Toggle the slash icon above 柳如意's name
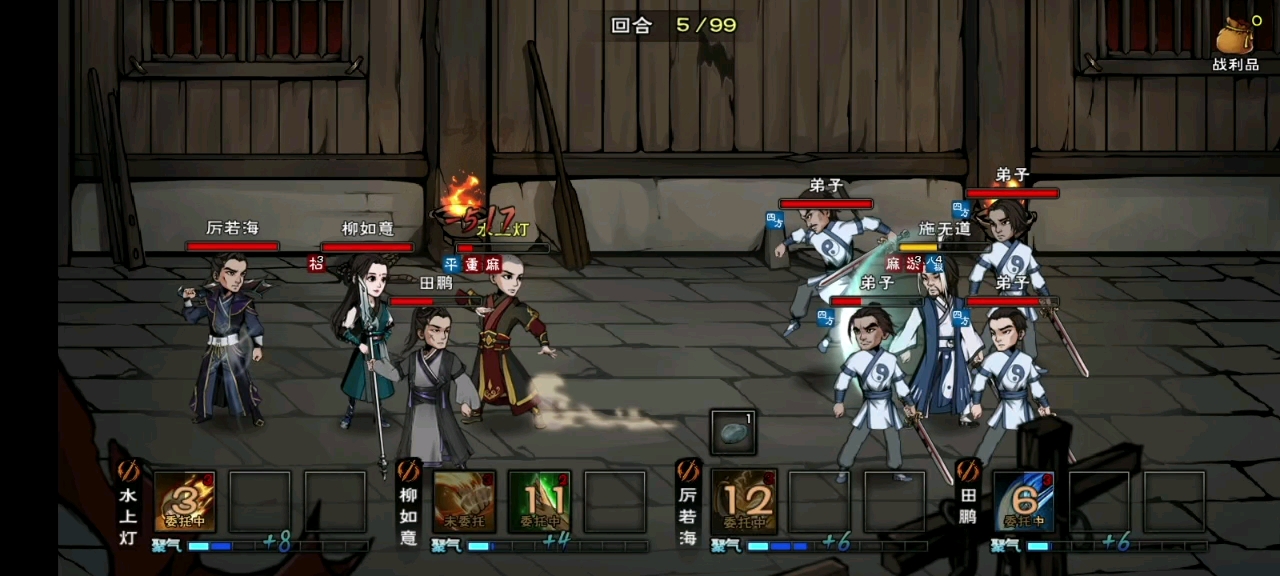The width and height of the screenshot is (1280, 576). click(x=408, y=471)
